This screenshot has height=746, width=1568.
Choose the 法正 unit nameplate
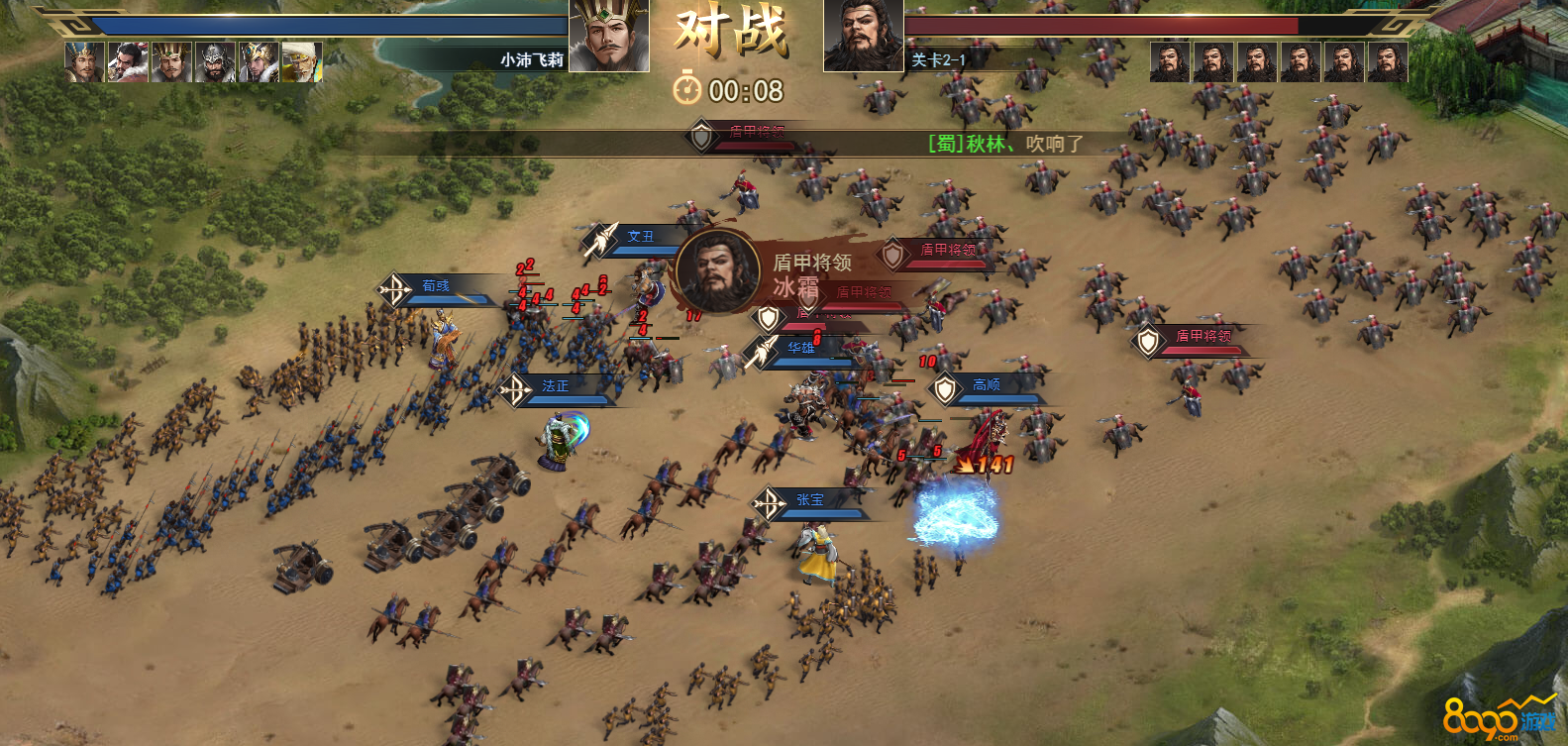click(555, 386)
